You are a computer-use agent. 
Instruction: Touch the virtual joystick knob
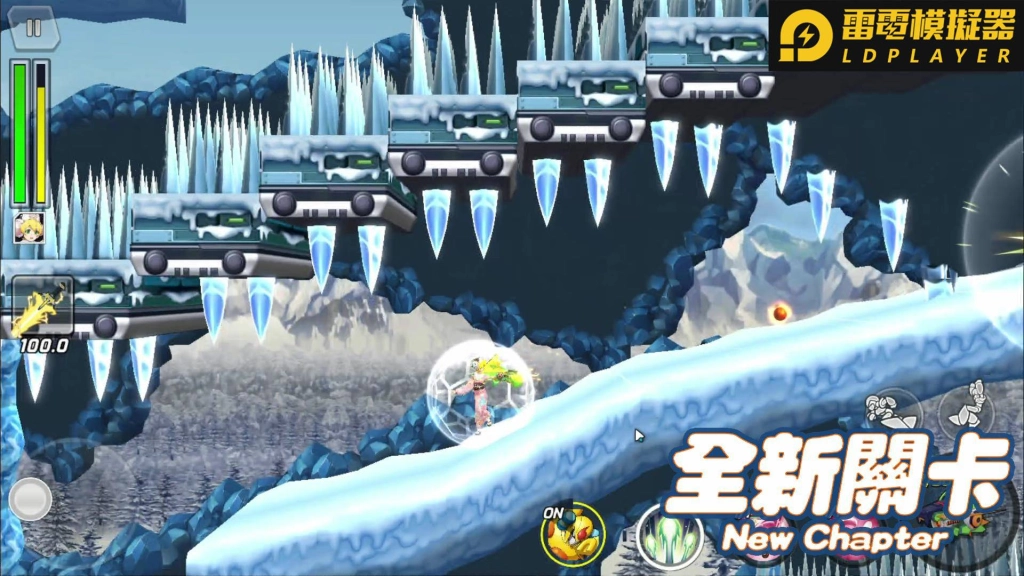[30, 498]
